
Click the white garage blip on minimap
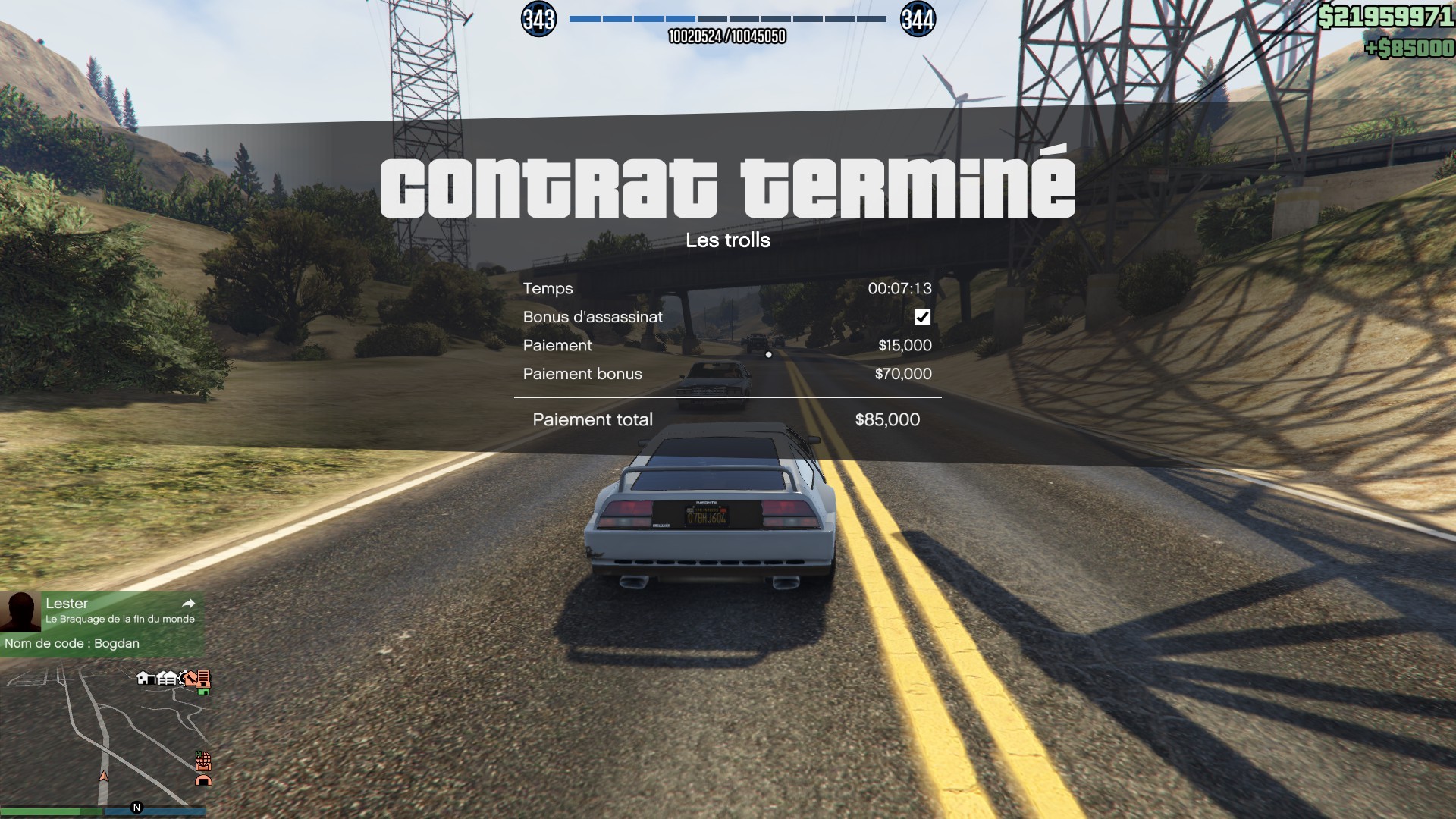(x=168, y=677)
